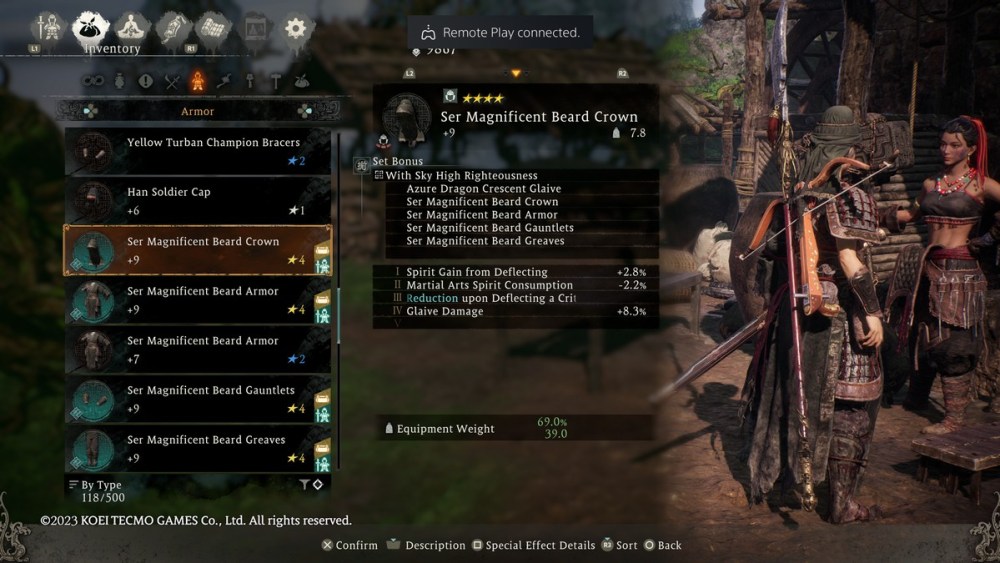The image size is (1000, 563).
Task: Pick the +9 Ser Magnificent Beard Armor
Action: tap(198, 300)
